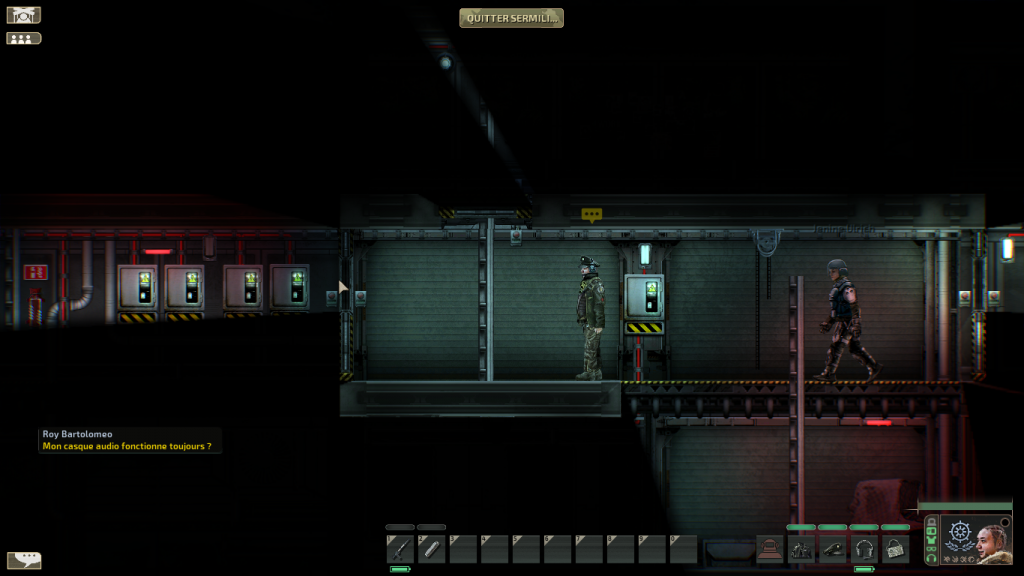Click the yellow speech bubble indicator
The width and height of the screenshot is (1024, 576).
tap(592, 214)
